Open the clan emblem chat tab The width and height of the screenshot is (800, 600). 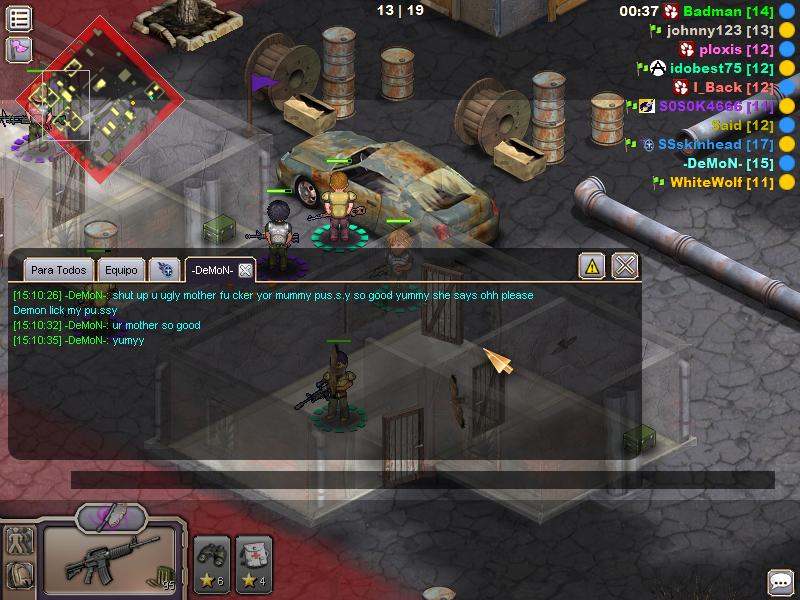[163, 270]
